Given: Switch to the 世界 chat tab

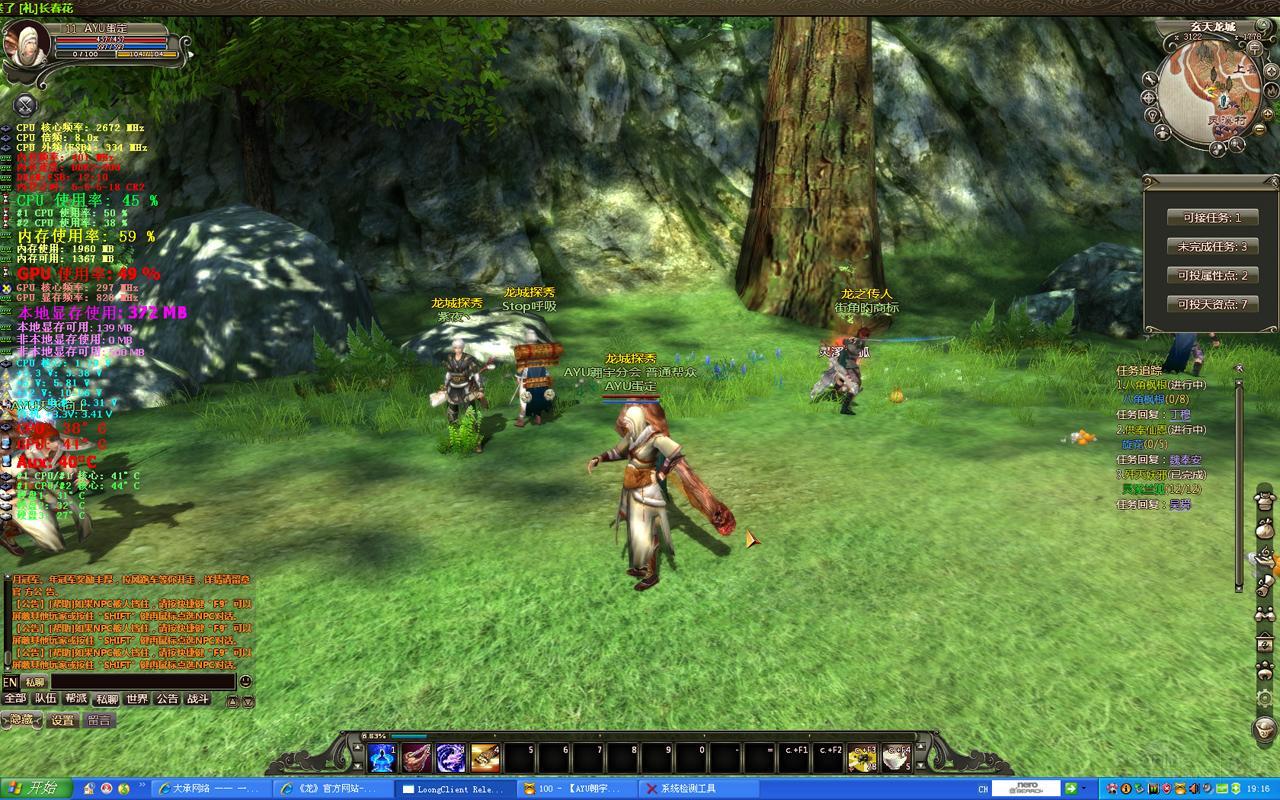Looking at the screenshot, I should point(137,699).
